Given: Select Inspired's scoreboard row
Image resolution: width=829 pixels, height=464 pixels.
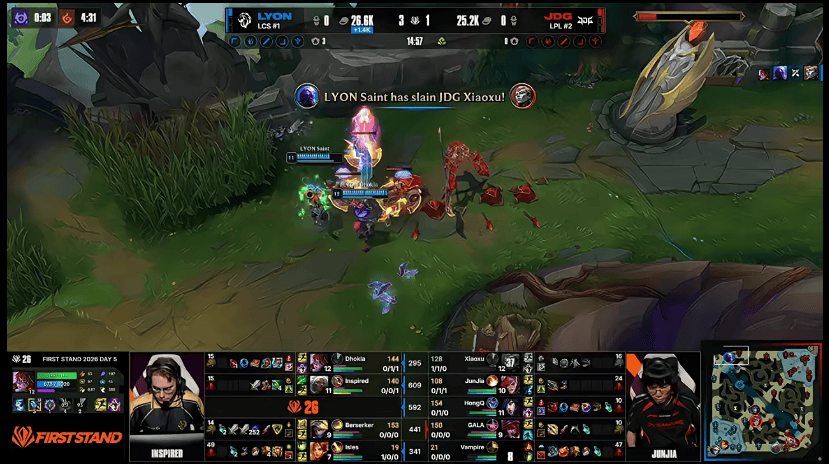Looking at the screenshot, I should pos(353,384).
